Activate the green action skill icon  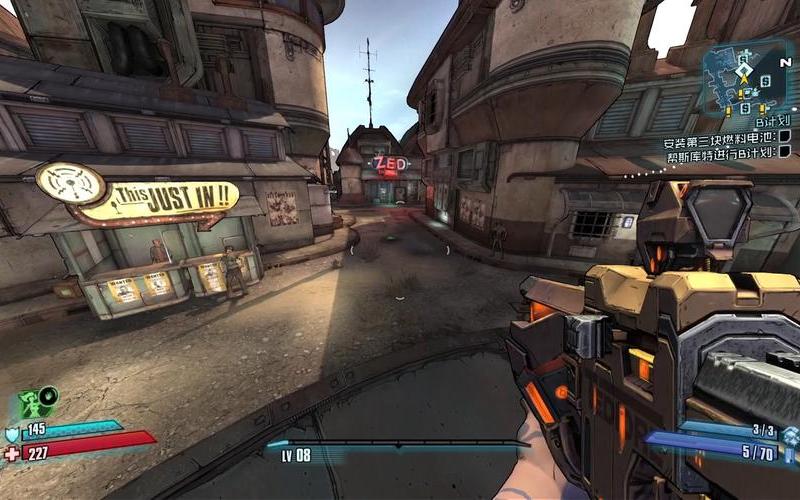coord(30,405)
